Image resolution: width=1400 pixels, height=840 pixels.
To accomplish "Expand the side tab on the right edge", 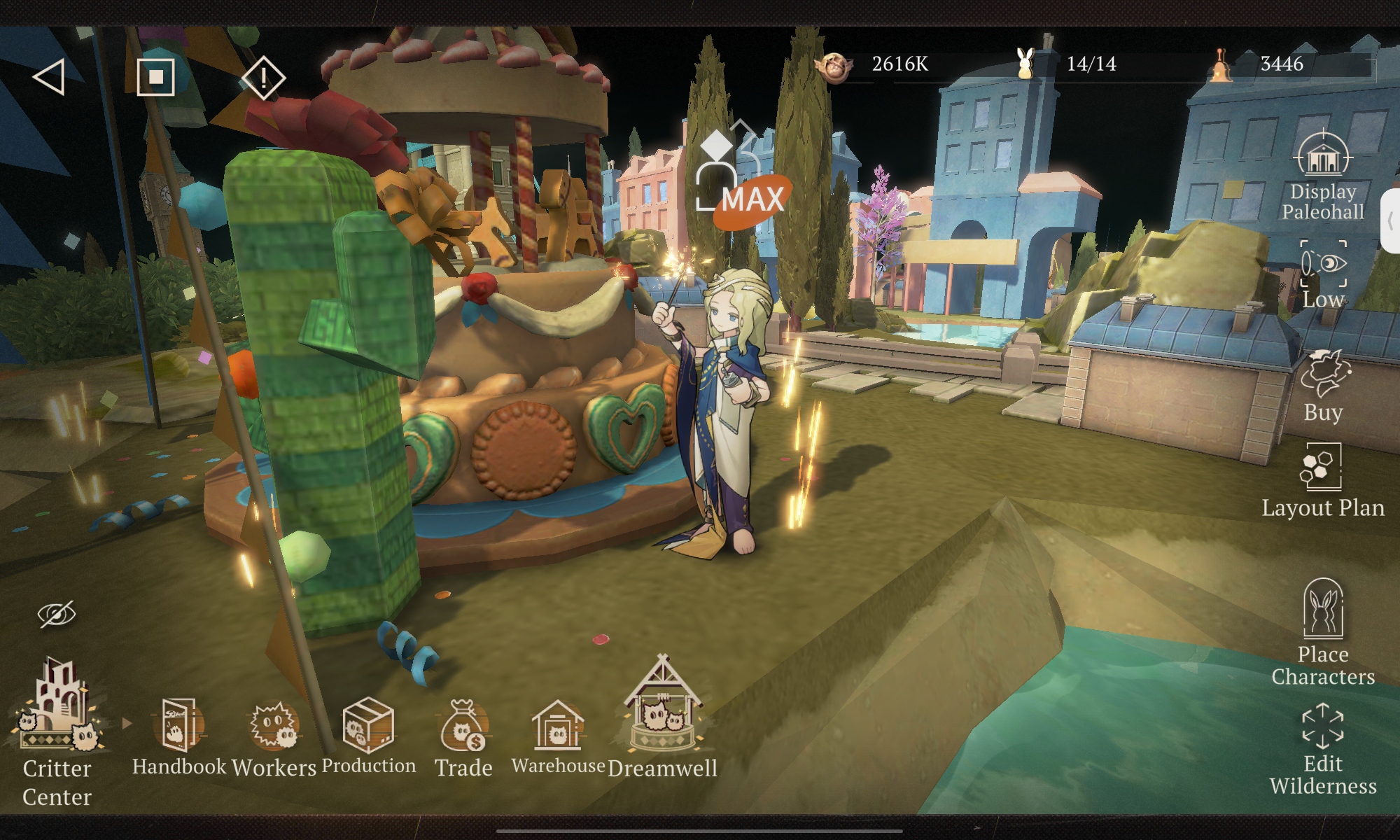I will [x=1390, y=221].
